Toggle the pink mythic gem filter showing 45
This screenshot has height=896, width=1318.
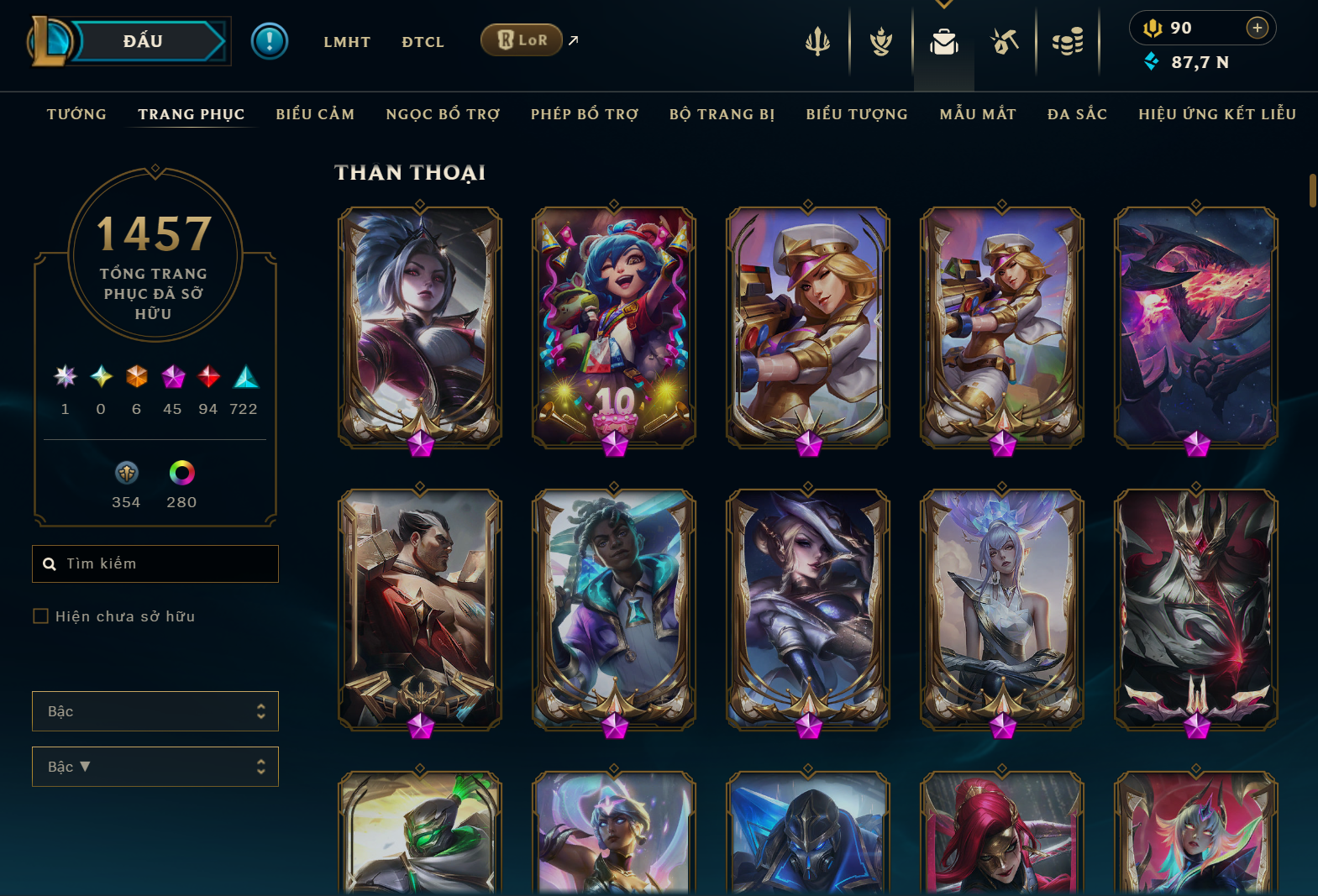click(172, 379)
